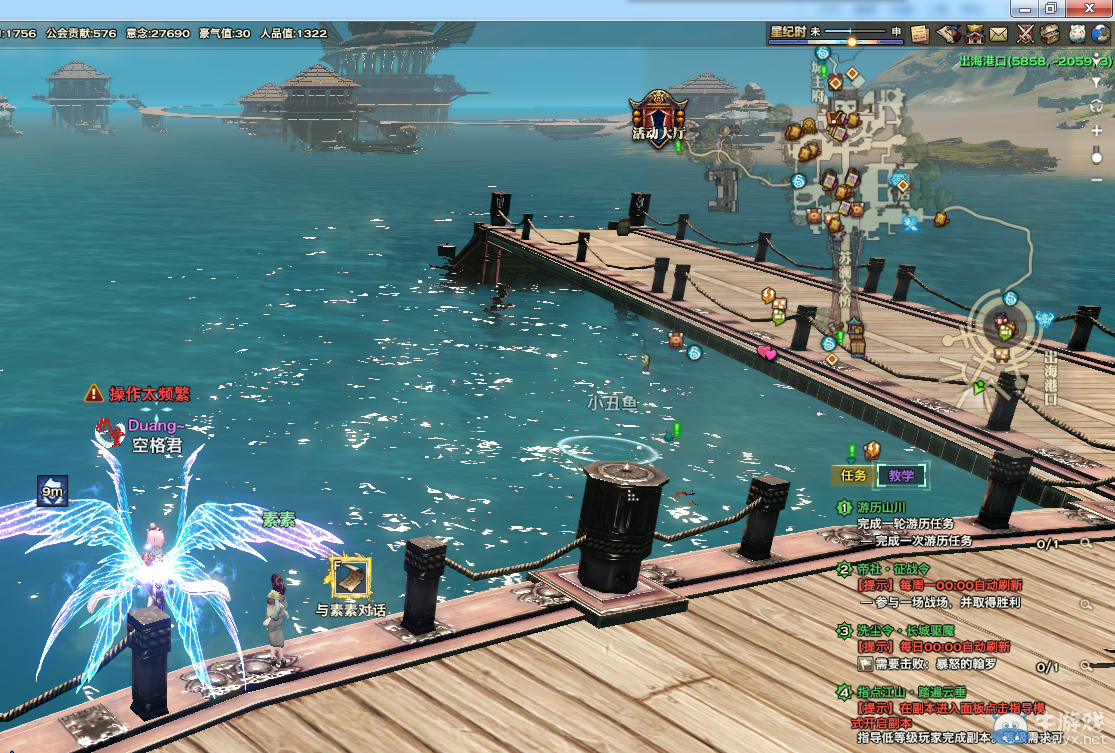This screenshot has width=1115, height=753.
Task: Minimize the game window
Action: point(1024,8)
